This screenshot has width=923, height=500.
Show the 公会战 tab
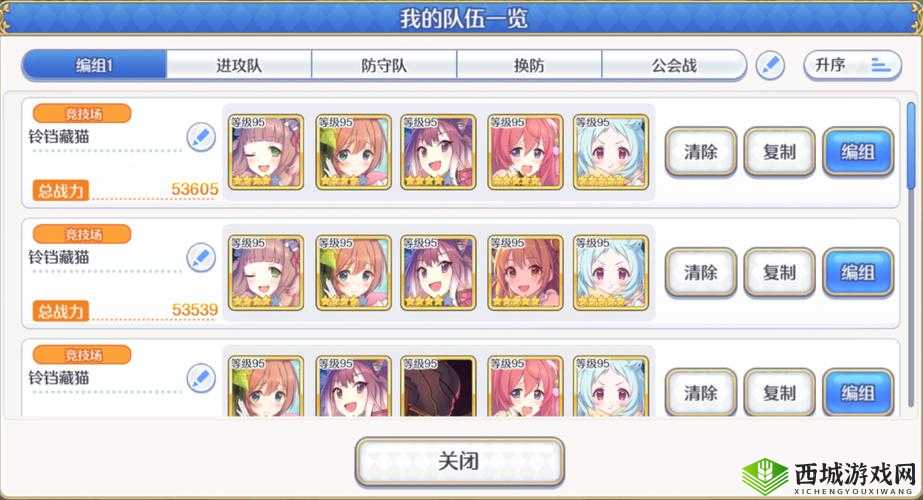point(673,66)
